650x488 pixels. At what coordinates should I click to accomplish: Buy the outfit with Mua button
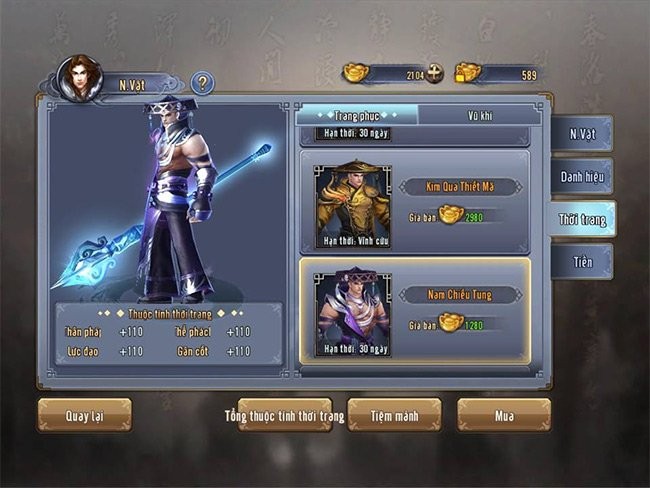point(504,415)
